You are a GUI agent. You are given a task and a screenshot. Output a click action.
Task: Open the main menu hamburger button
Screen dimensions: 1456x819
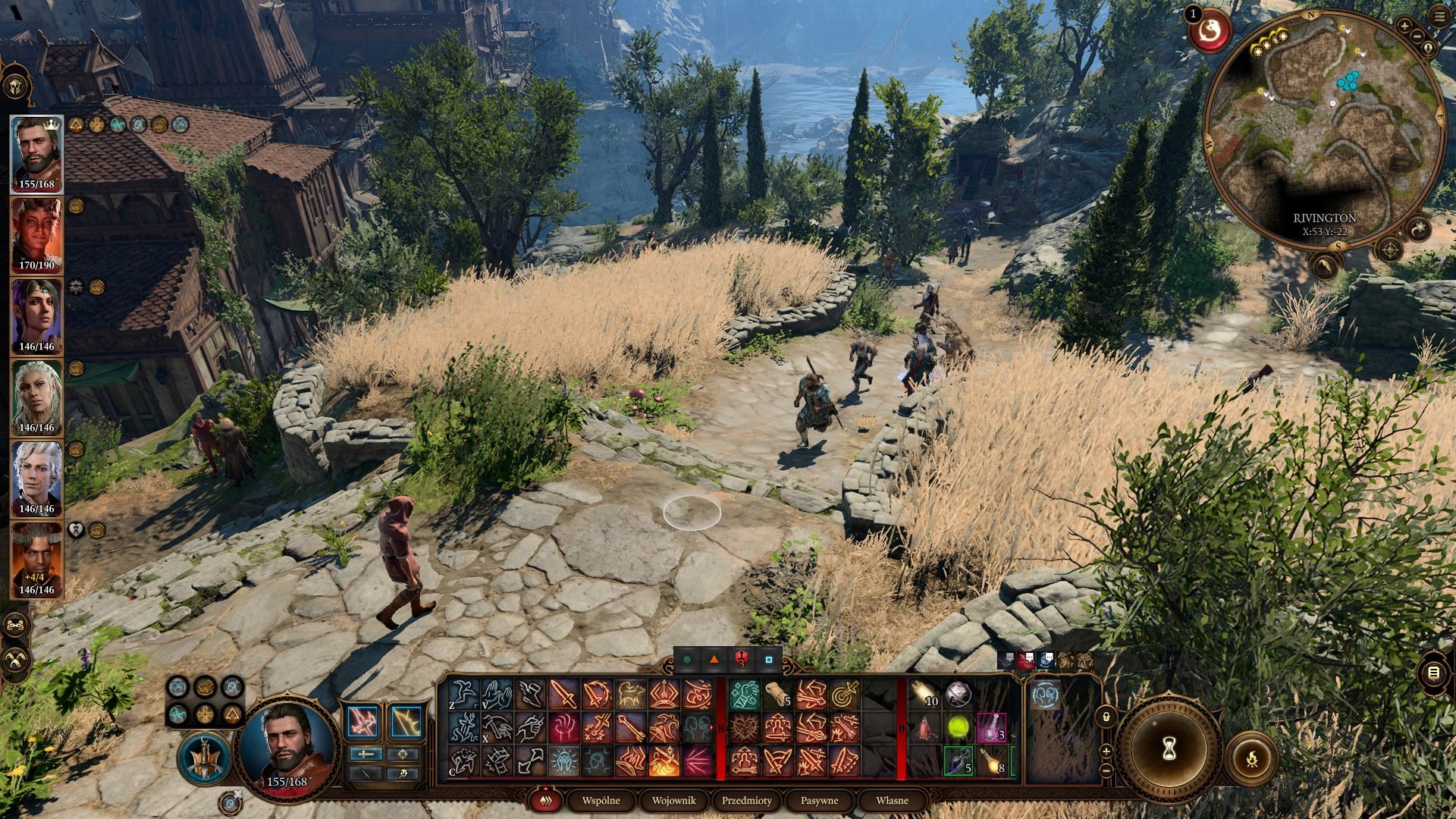(1440, 17)
